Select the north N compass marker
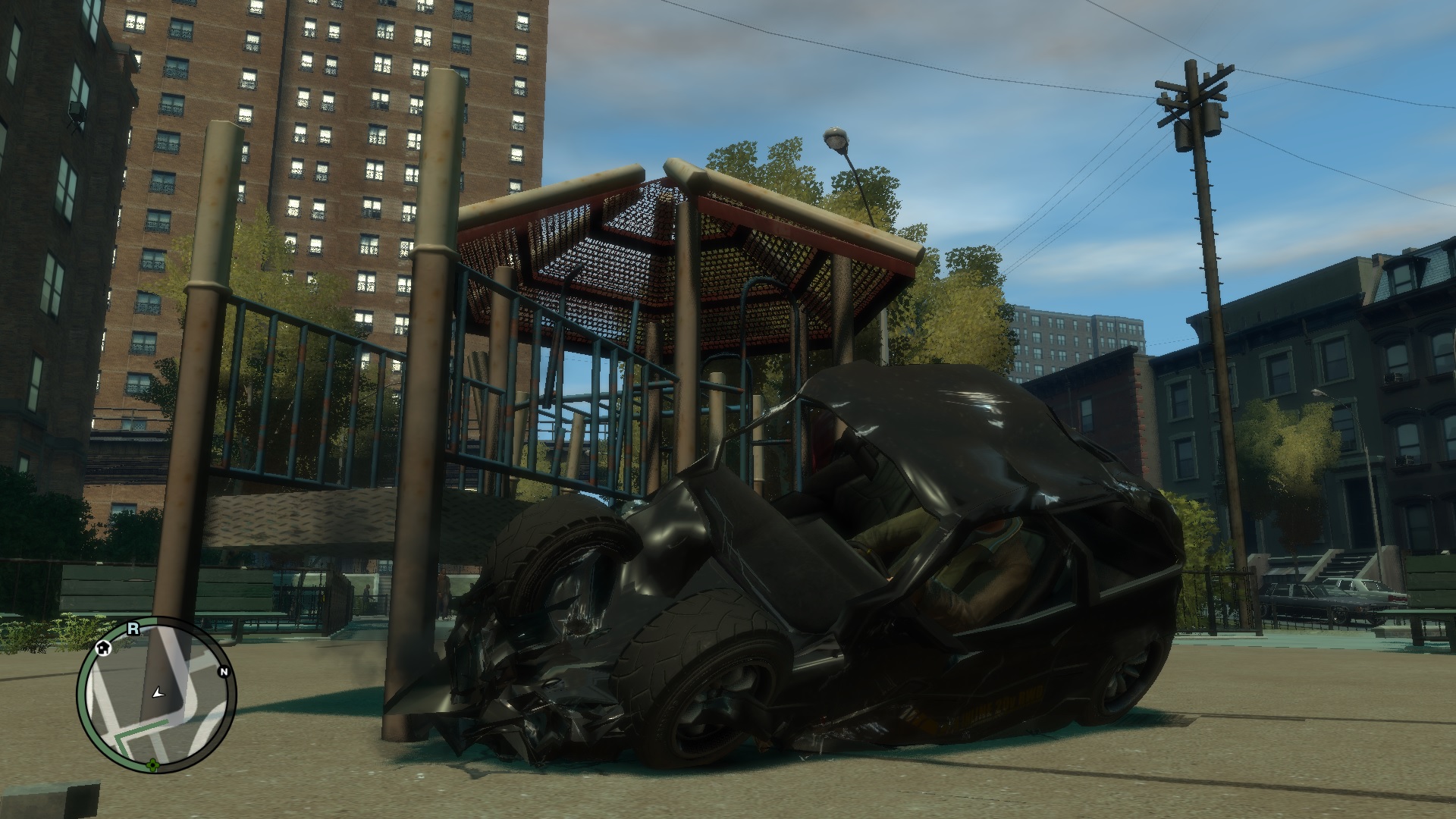The width and height of the screenshot is (1456, 819). [x=224, y=671]
